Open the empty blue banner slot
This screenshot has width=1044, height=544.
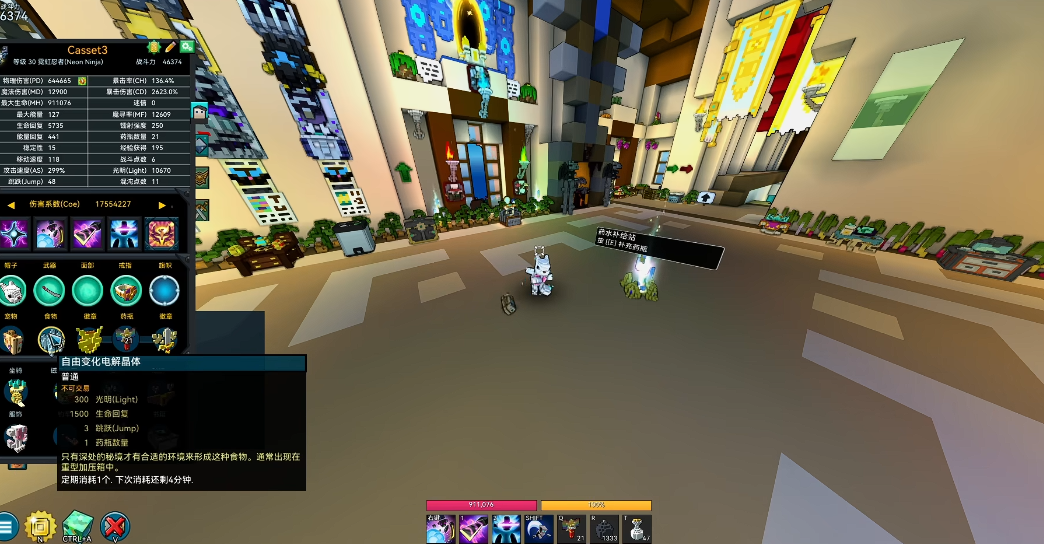point(163,291)
